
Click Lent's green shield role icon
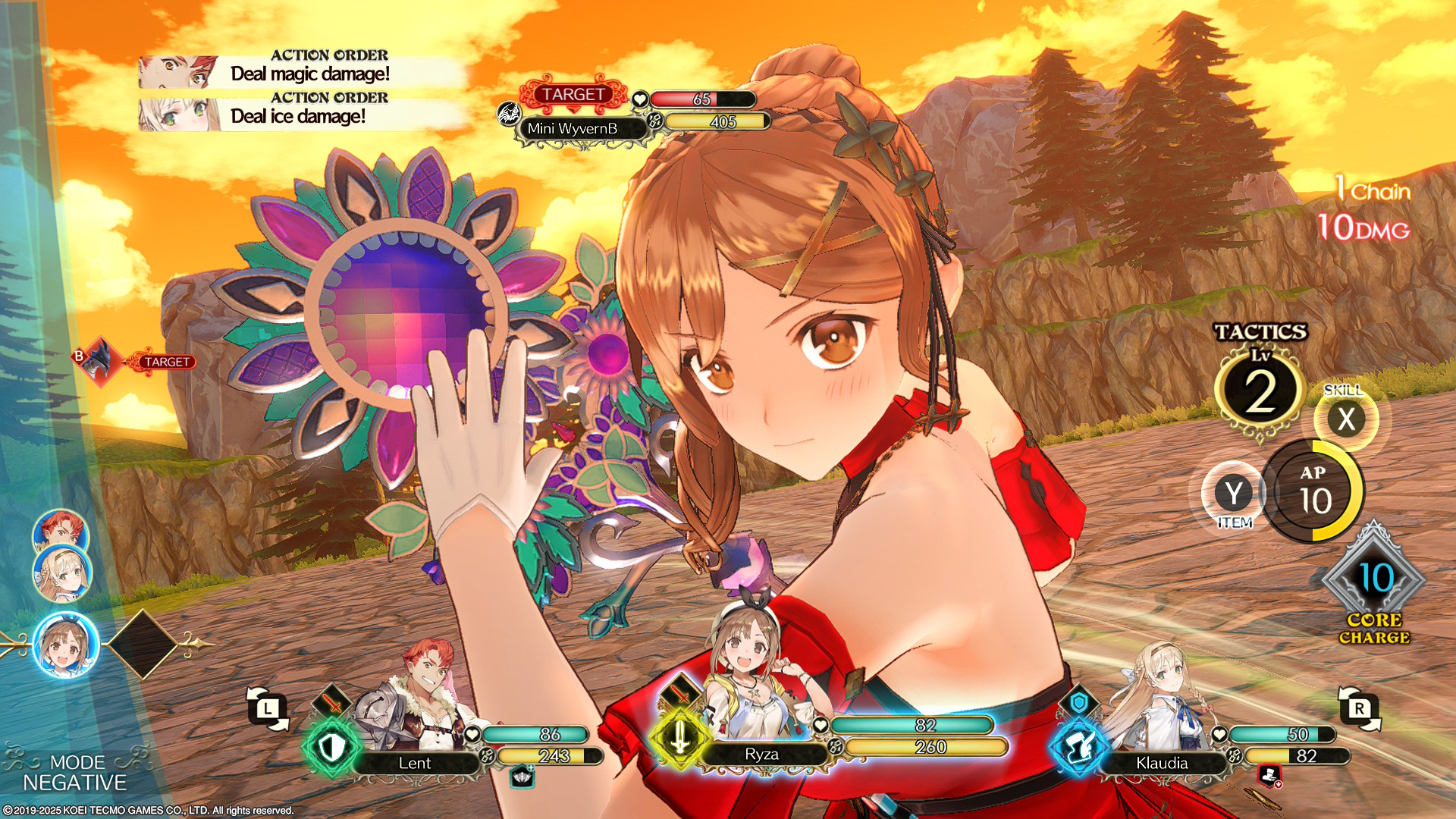332,748
